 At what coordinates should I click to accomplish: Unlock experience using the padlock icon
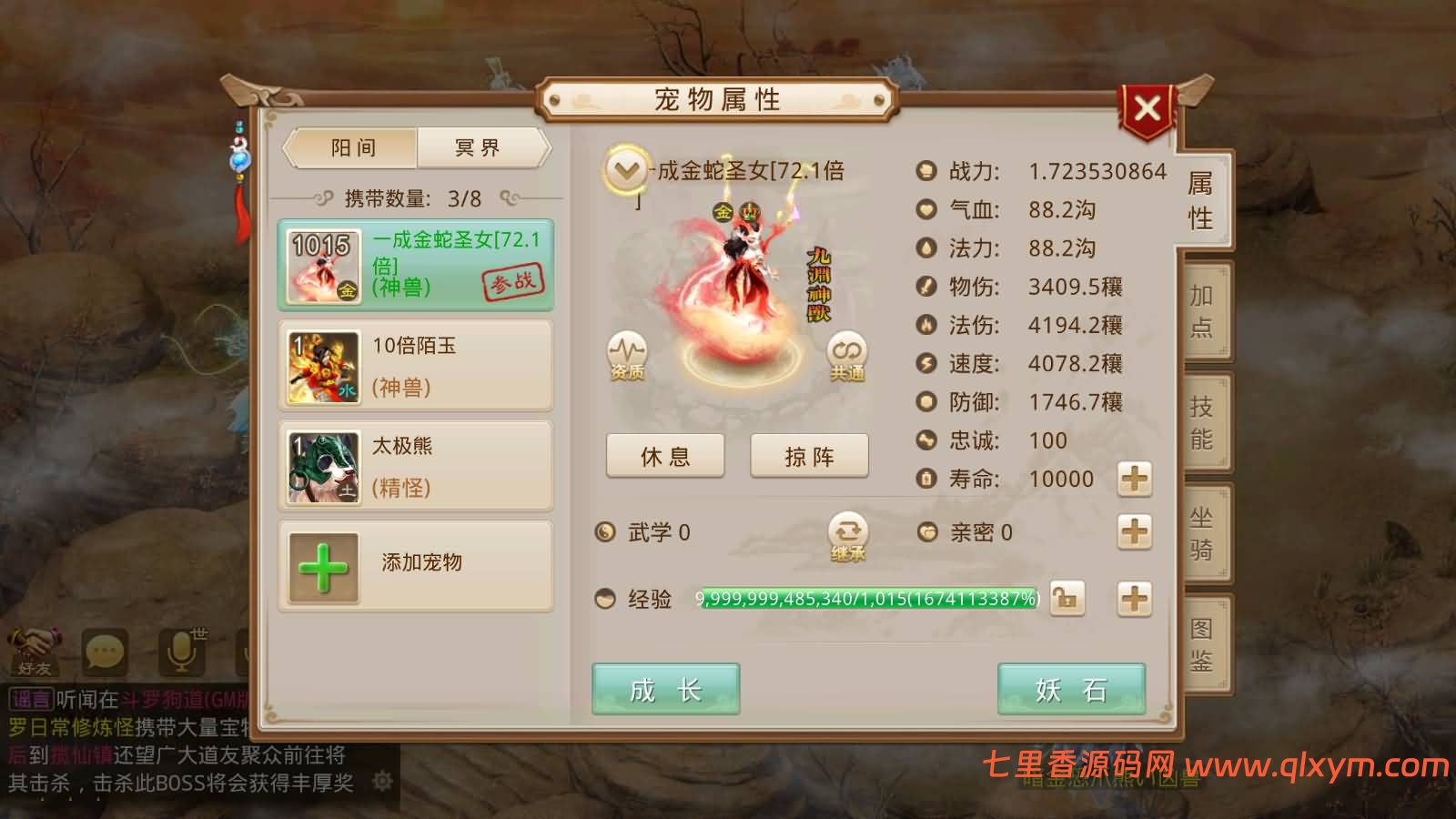pyautogui.click(x=1067, y=598)
